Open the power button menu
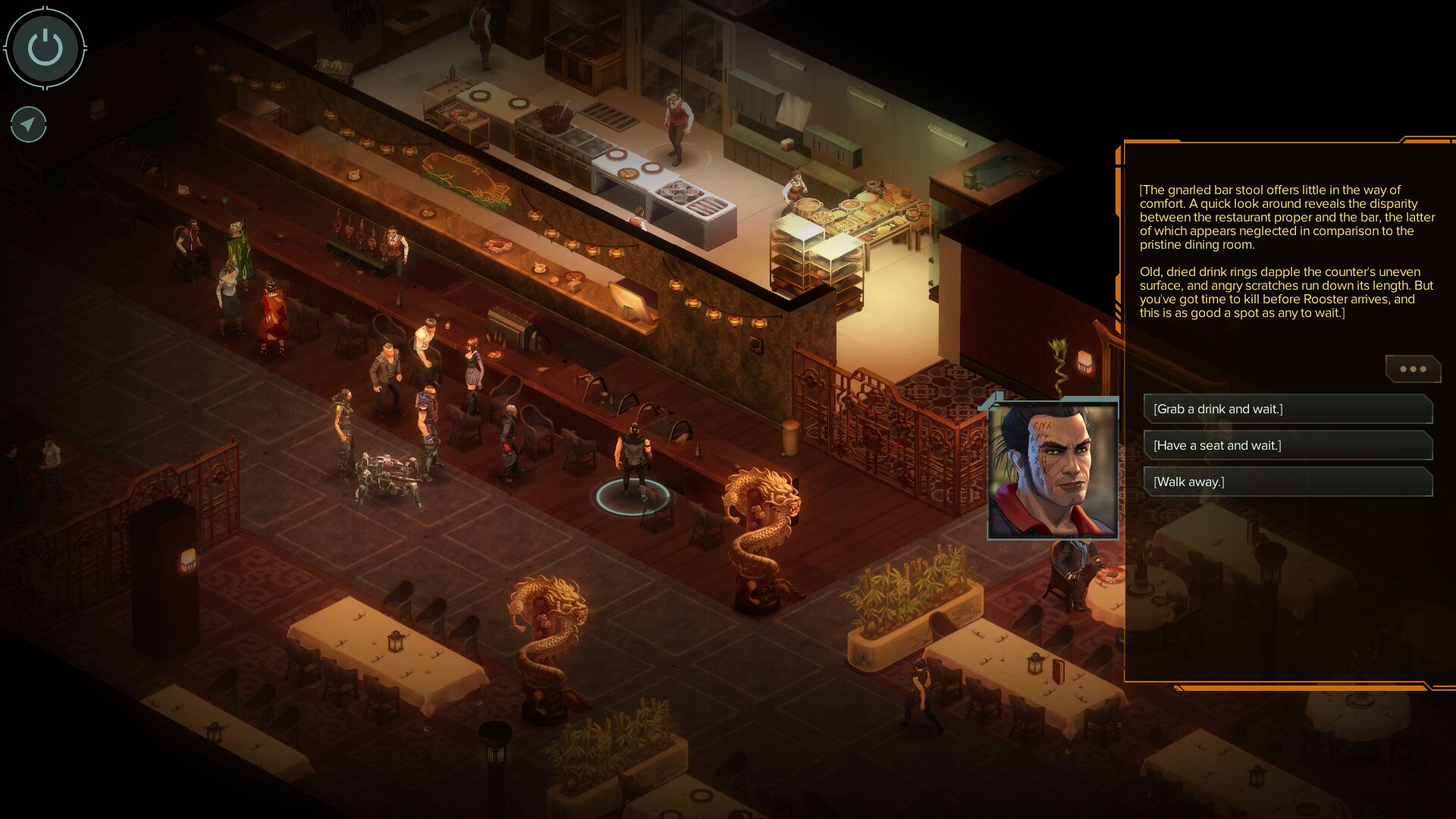 [45, 49]
